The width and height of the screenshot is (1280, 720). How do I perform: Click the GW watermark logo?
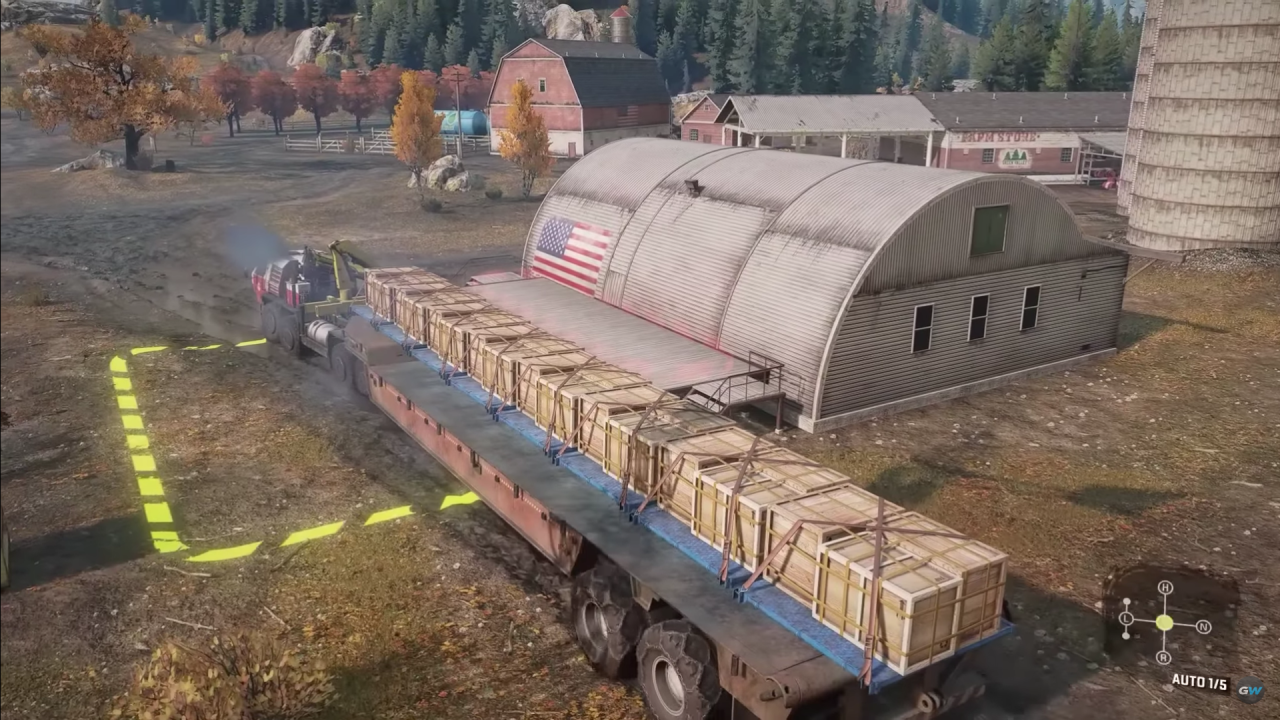coord(1250,689)
